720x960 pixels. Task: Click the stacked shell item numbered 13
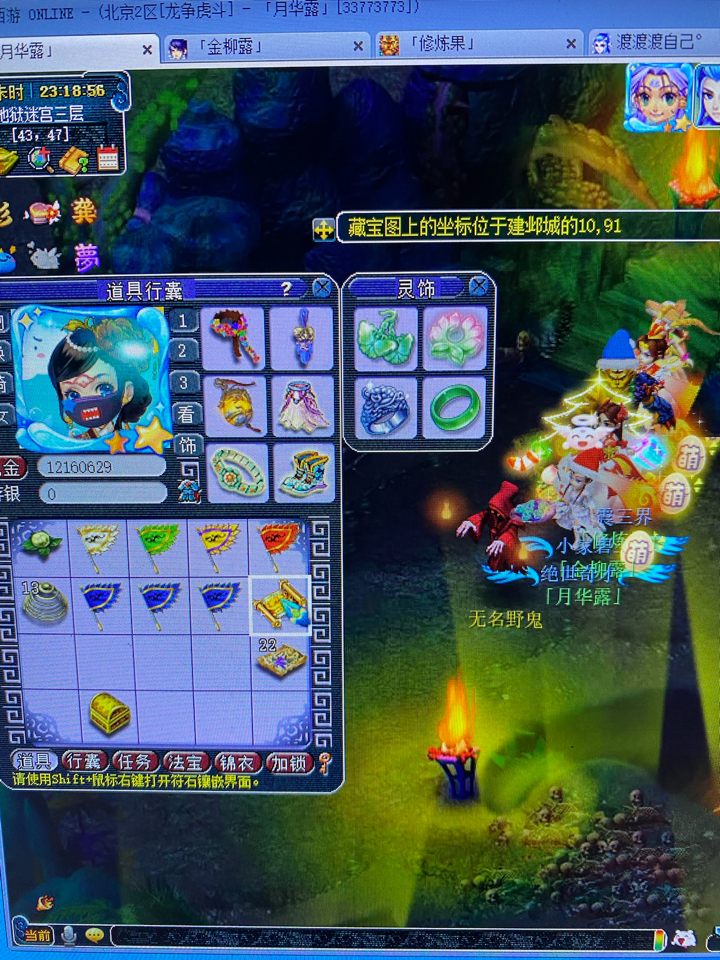[43, 604]
